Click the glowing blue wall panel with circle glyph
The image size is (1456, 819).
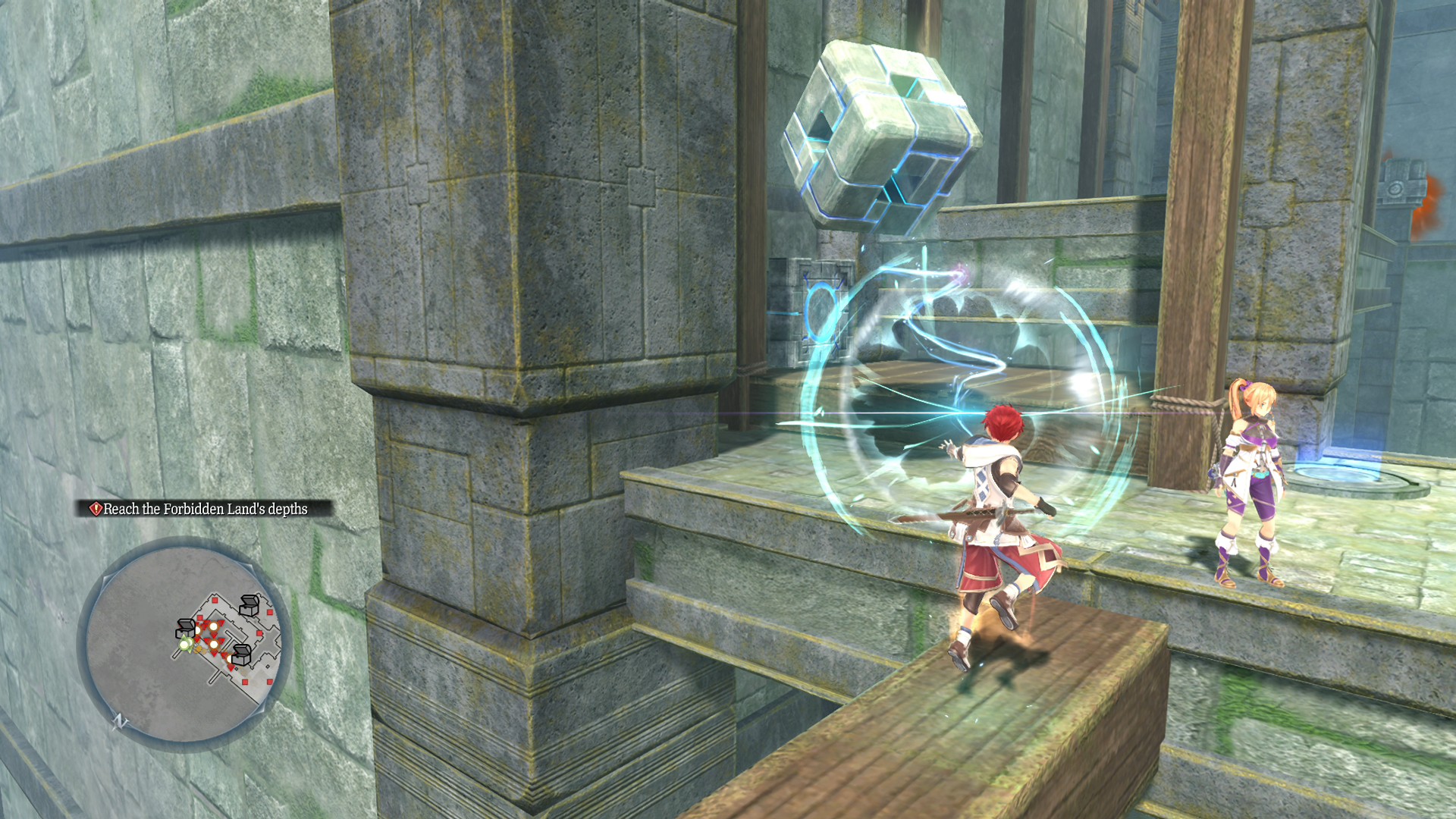(823, 311)
